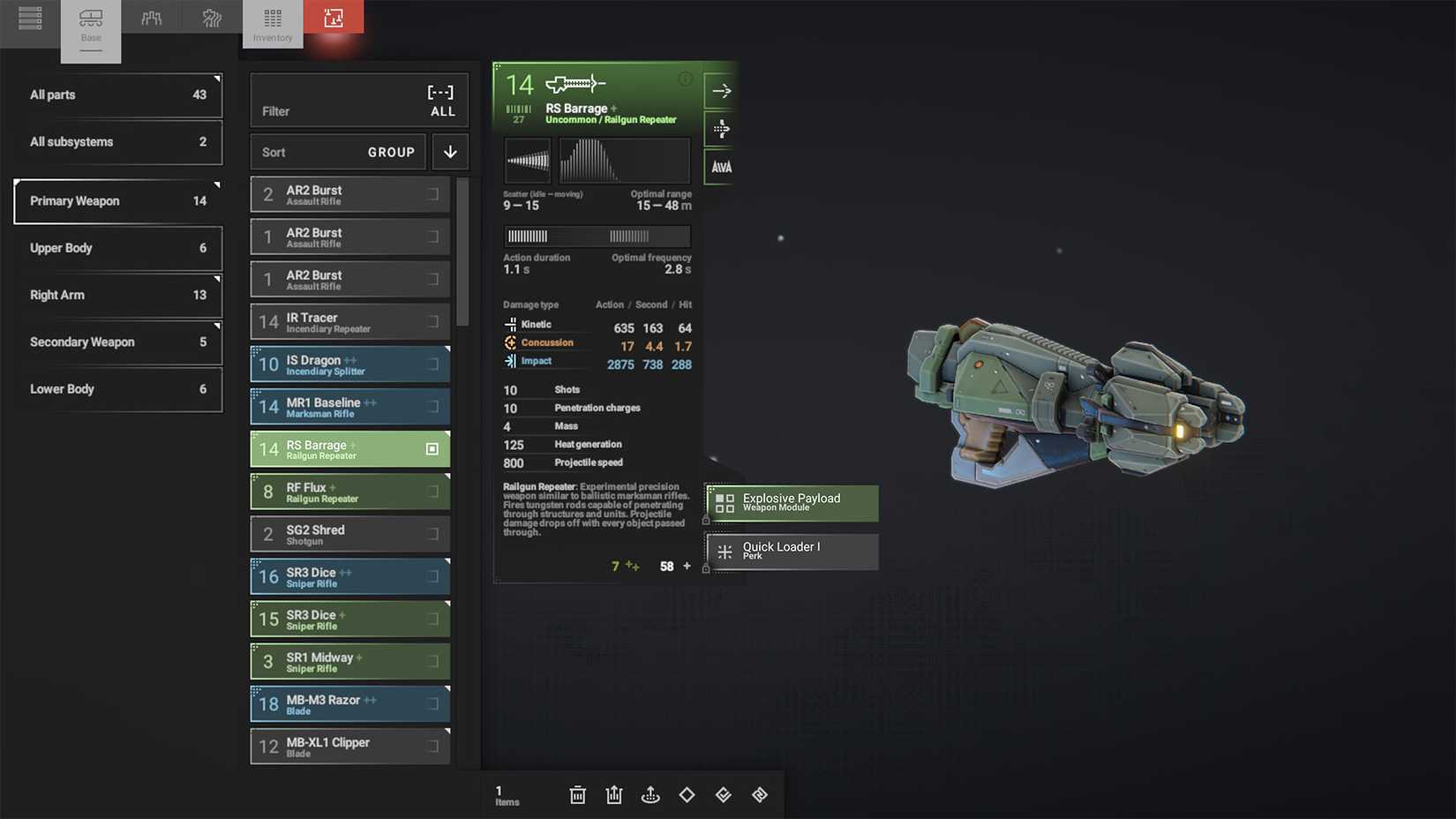Toggle selection checkbox on RS Barrage weapon
The image size is (1456, 819).
[432, 448]
